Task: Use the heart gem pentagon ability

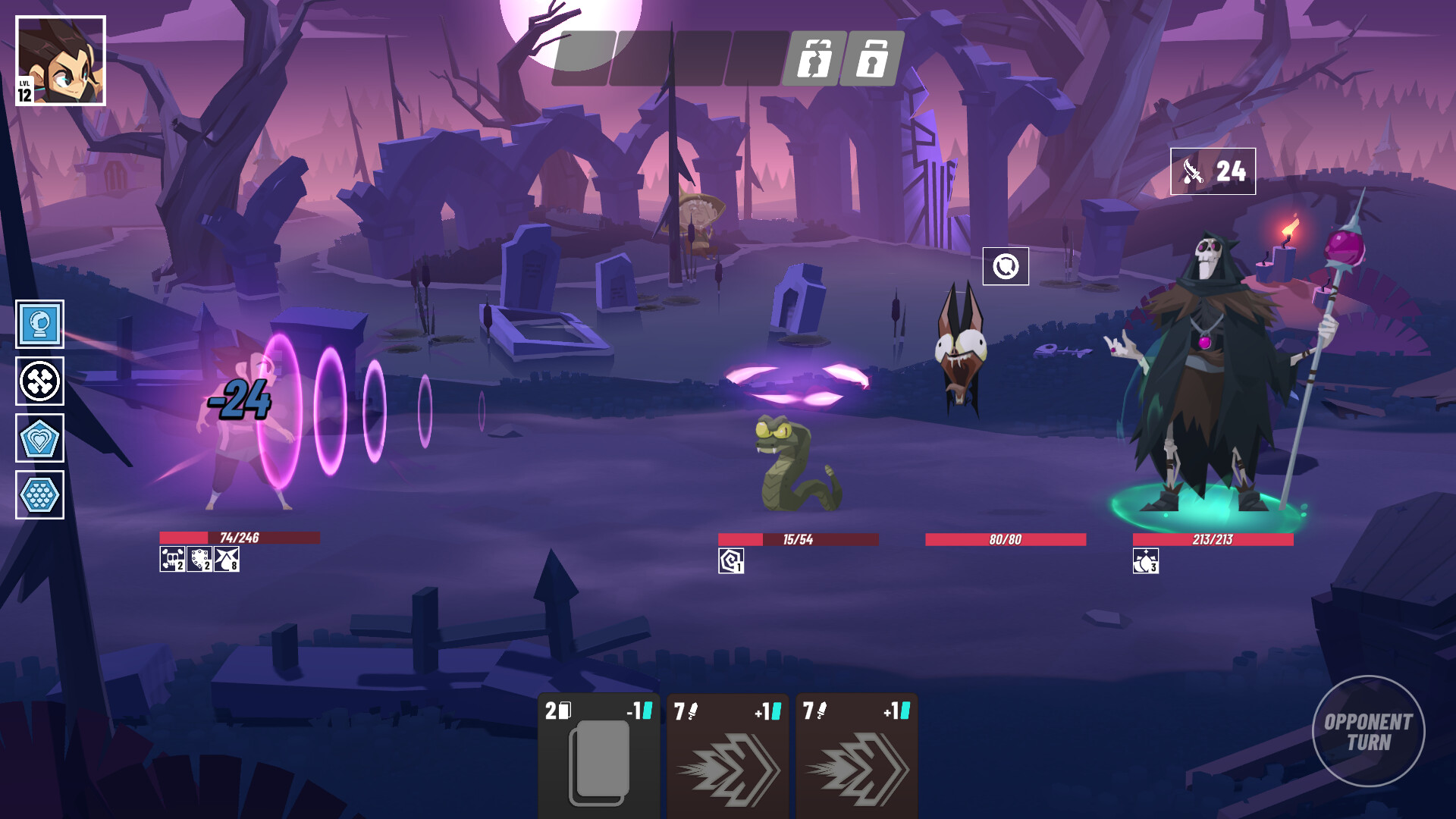Action: 39,438
